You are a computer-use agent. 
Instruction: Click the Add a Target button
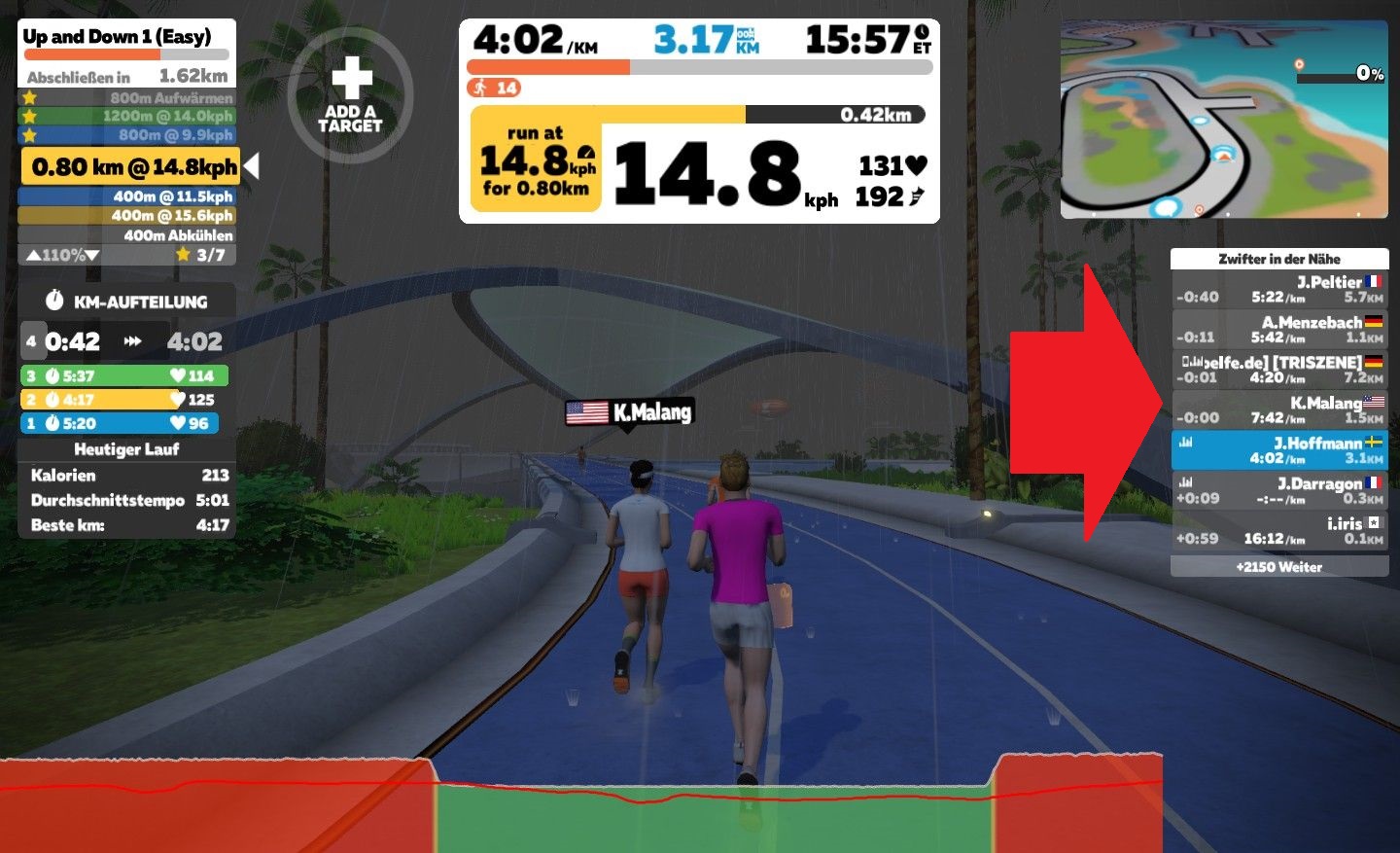(351, 95)
